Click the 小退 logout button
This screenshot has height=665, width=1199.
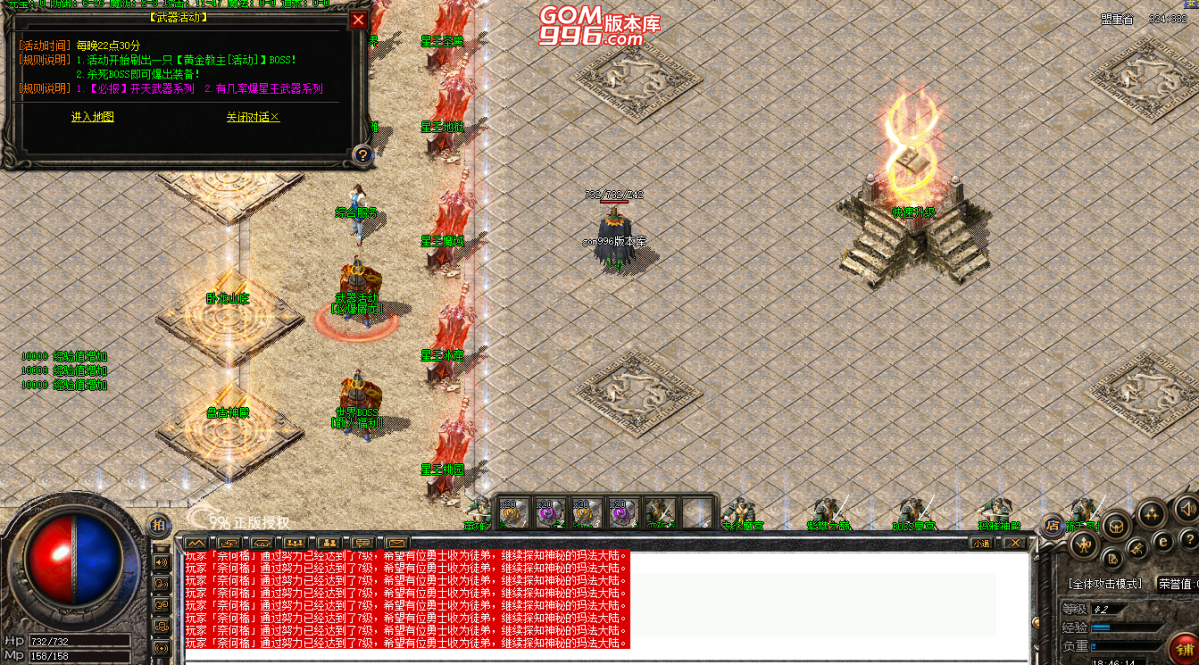coord(981,543)
